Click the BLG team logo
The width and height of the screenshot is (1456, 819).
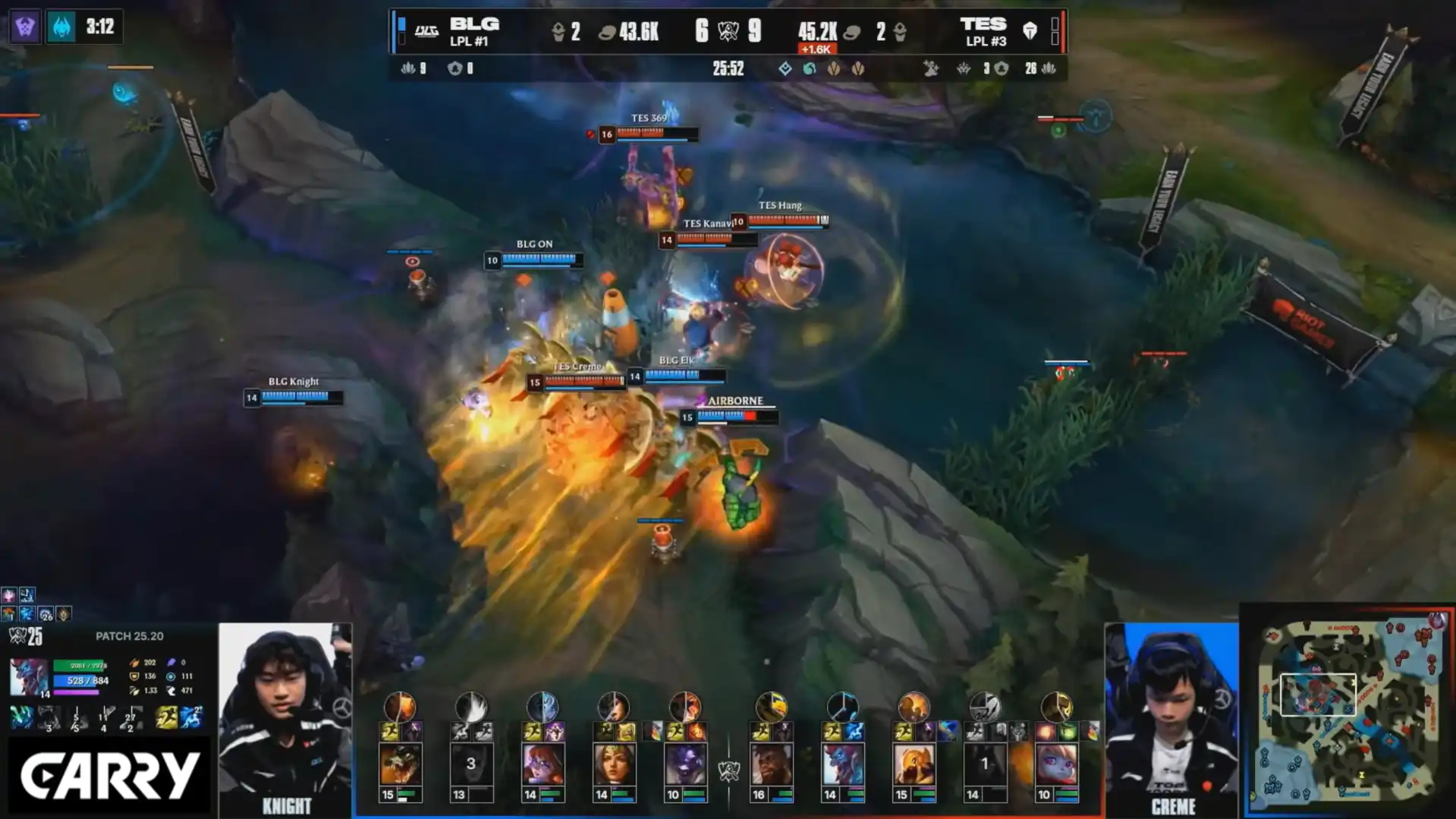coord(426,31)
